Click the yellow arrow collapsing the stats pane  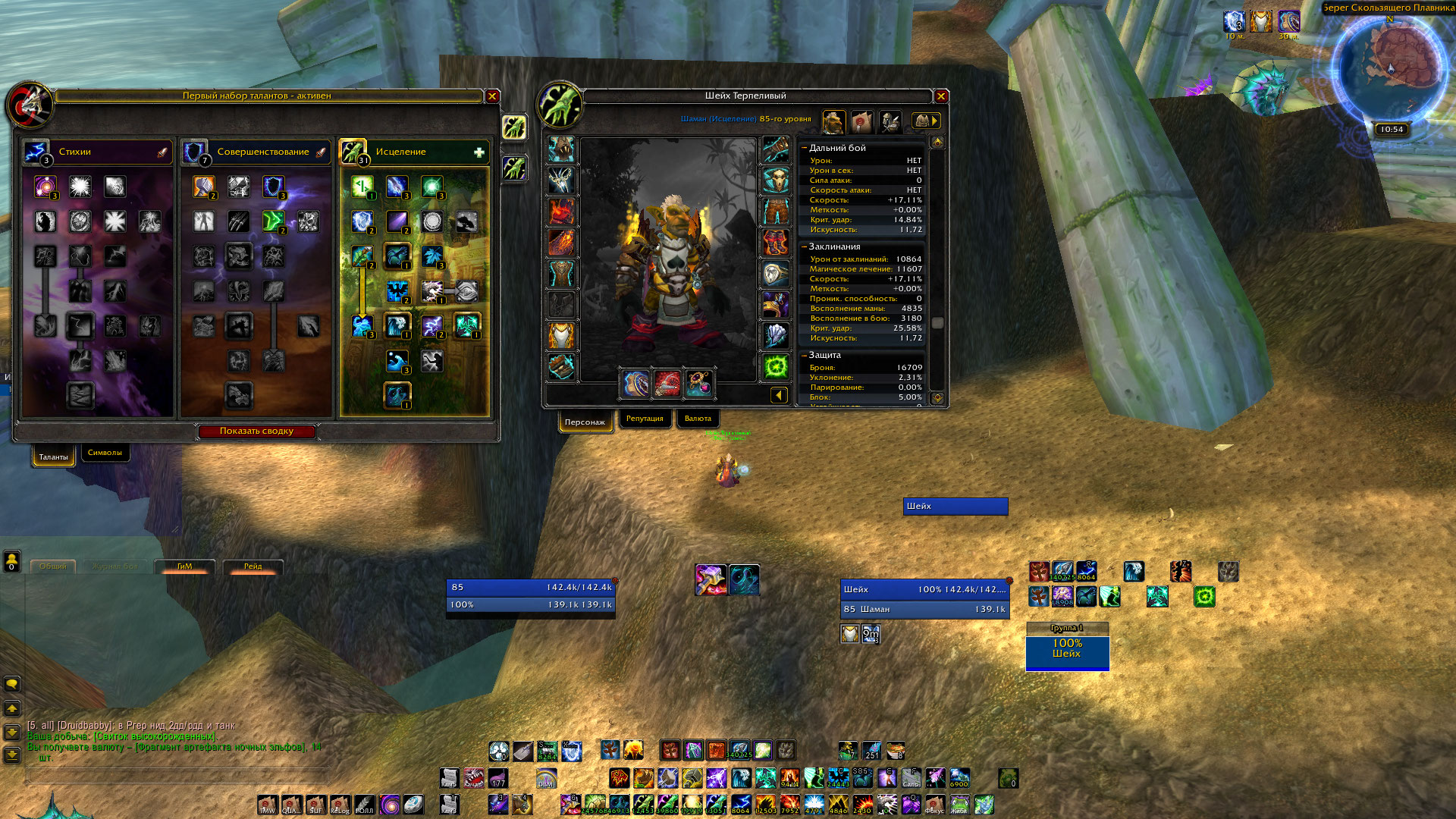point(779,395)
